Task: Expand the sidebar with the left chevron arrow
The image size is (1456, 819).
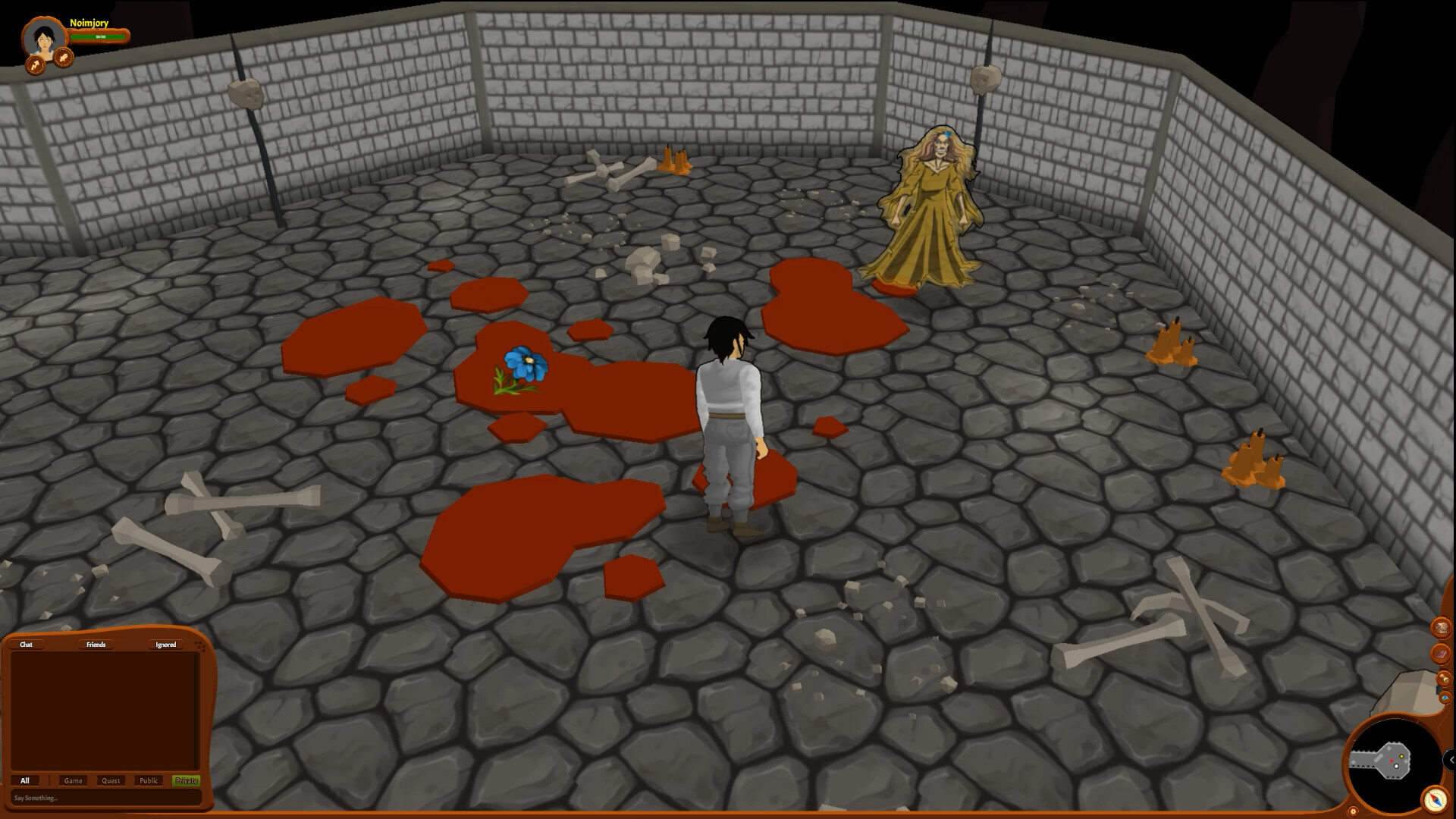Action: (1451, 758)
